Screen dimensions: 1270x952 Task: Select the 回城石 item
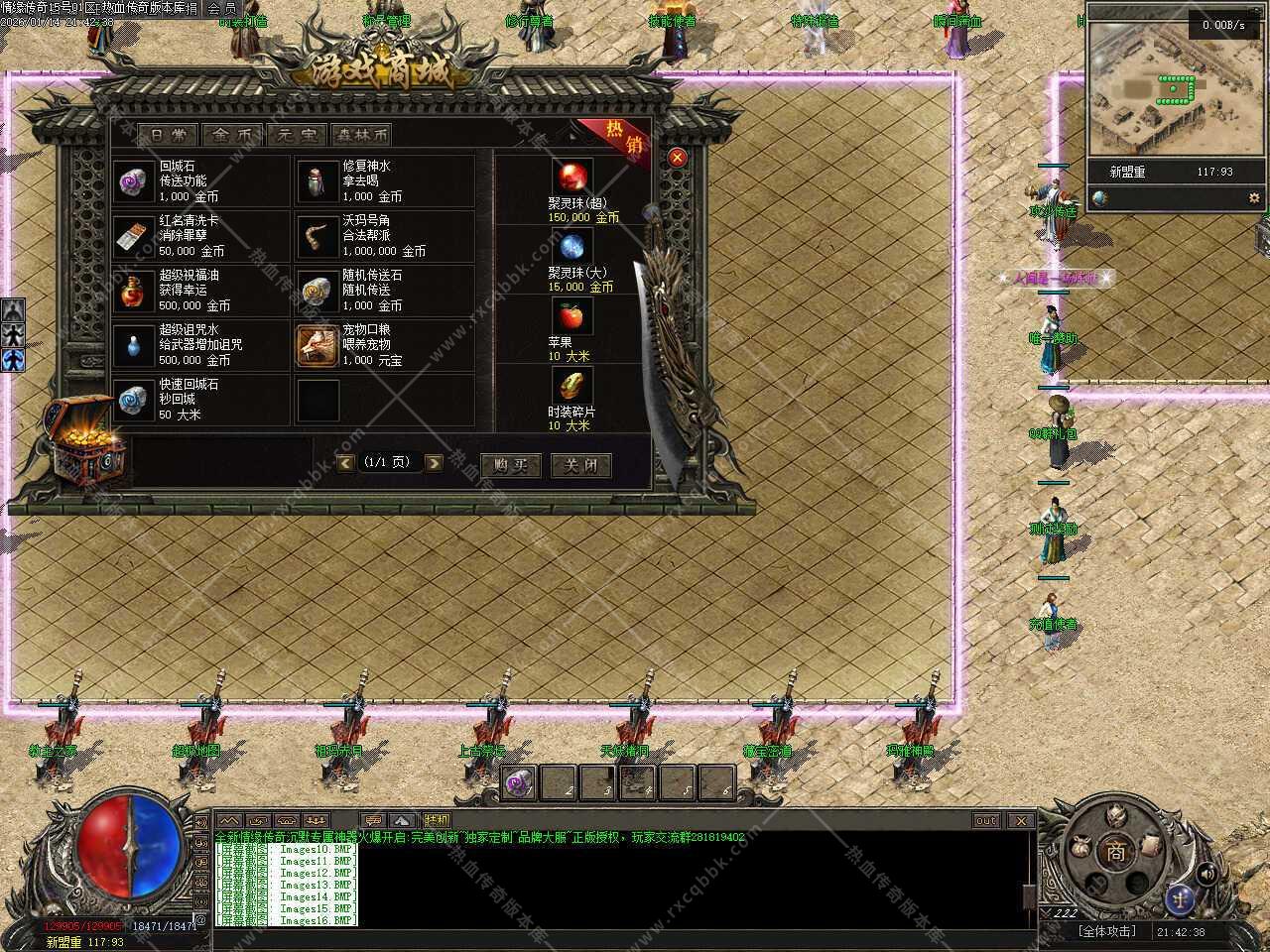pyautogui.click(x=133, y=181)
